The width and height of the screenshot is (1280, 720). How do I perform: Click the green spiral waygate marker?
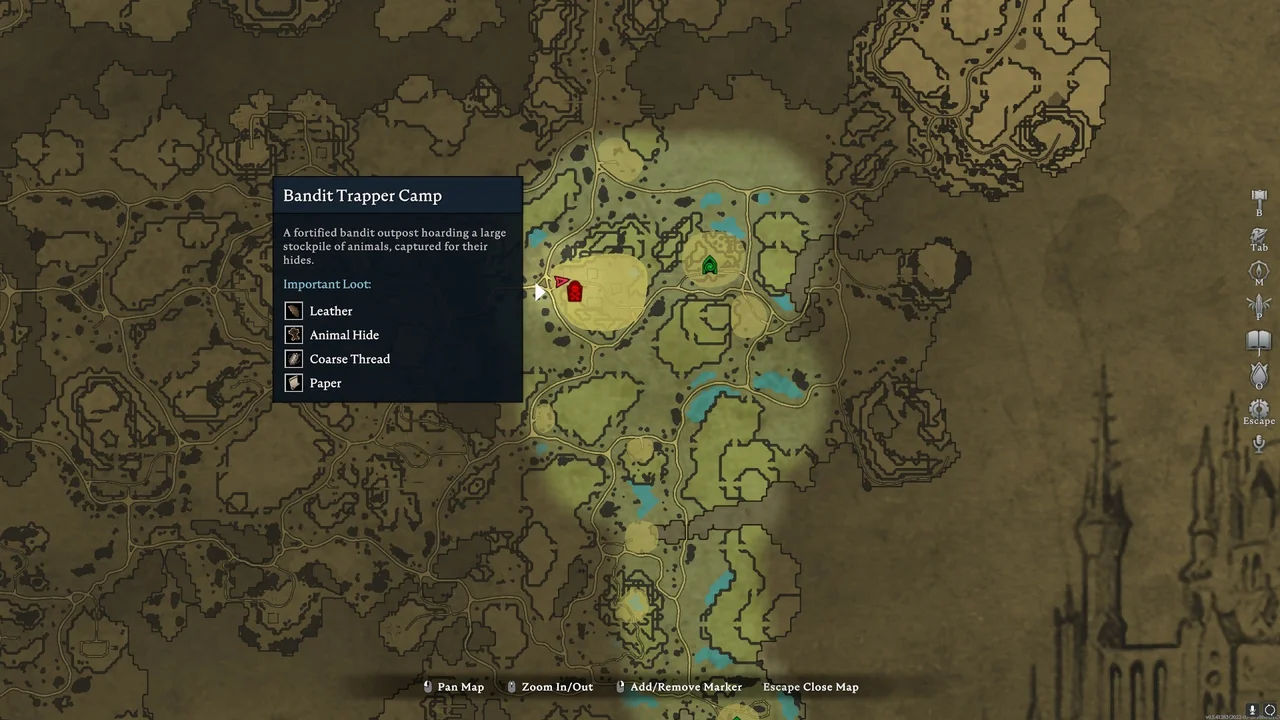pos(710,265)
